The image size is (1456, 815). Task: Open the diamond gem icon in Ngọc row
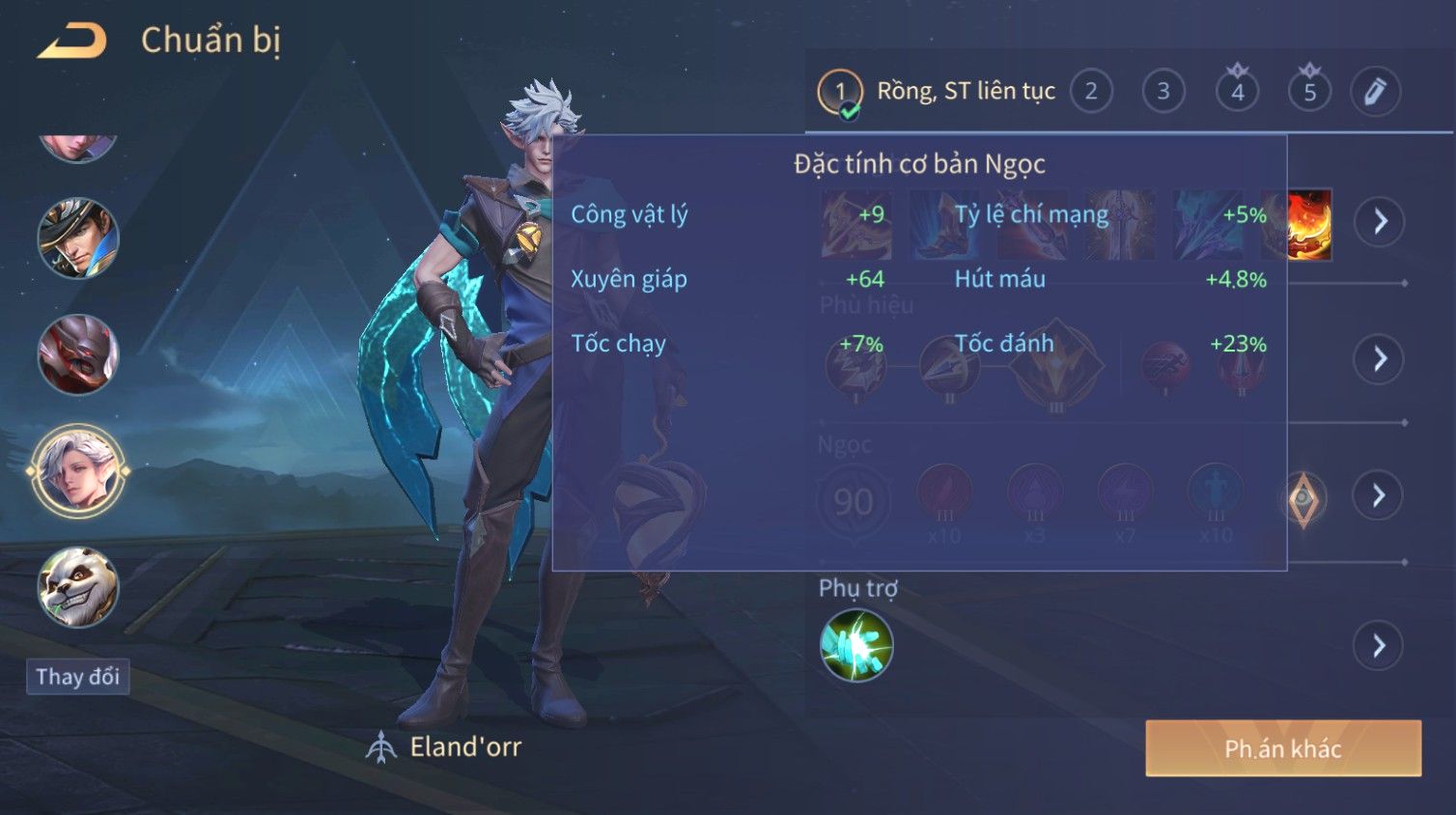[x=1302, y=498]
